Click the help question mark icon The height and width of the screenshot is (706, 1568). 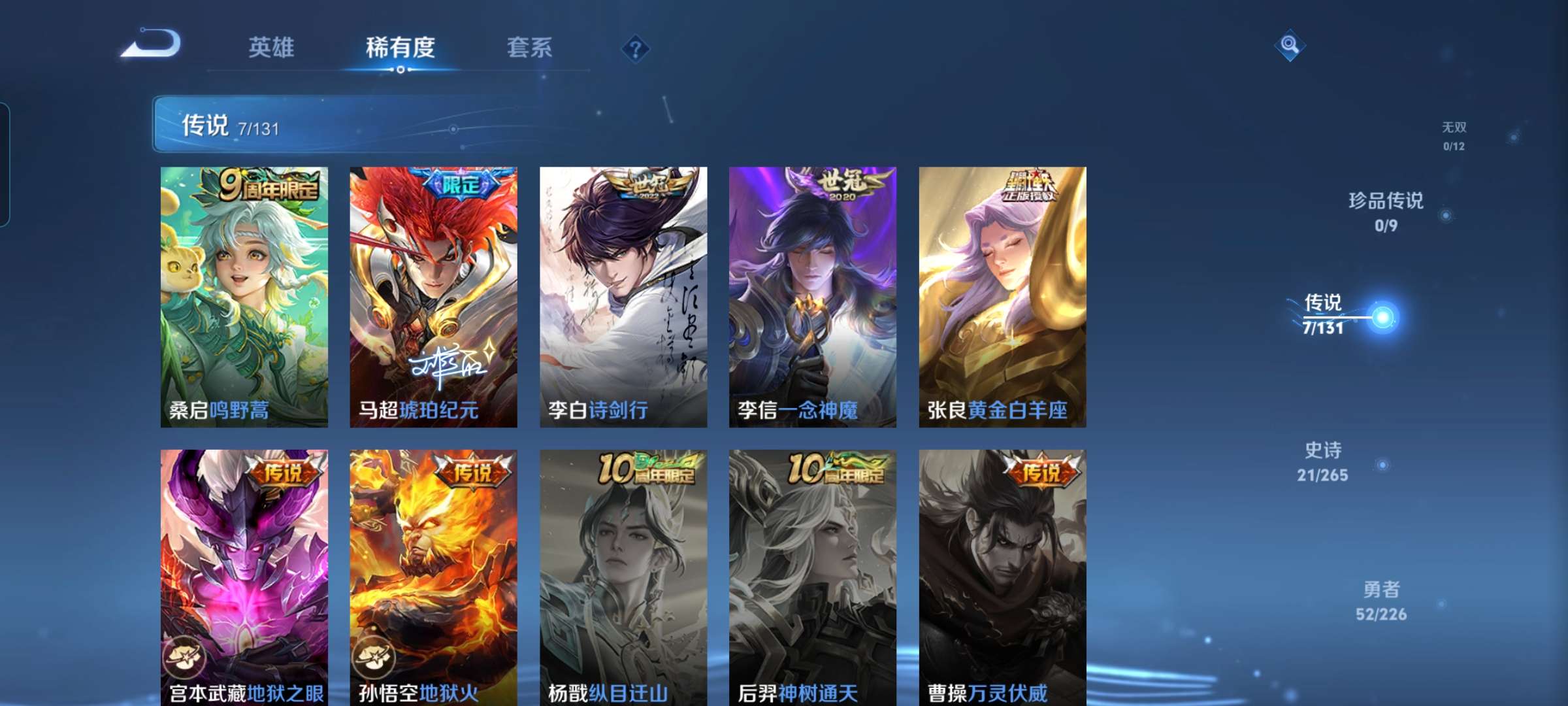click(636, 49)
